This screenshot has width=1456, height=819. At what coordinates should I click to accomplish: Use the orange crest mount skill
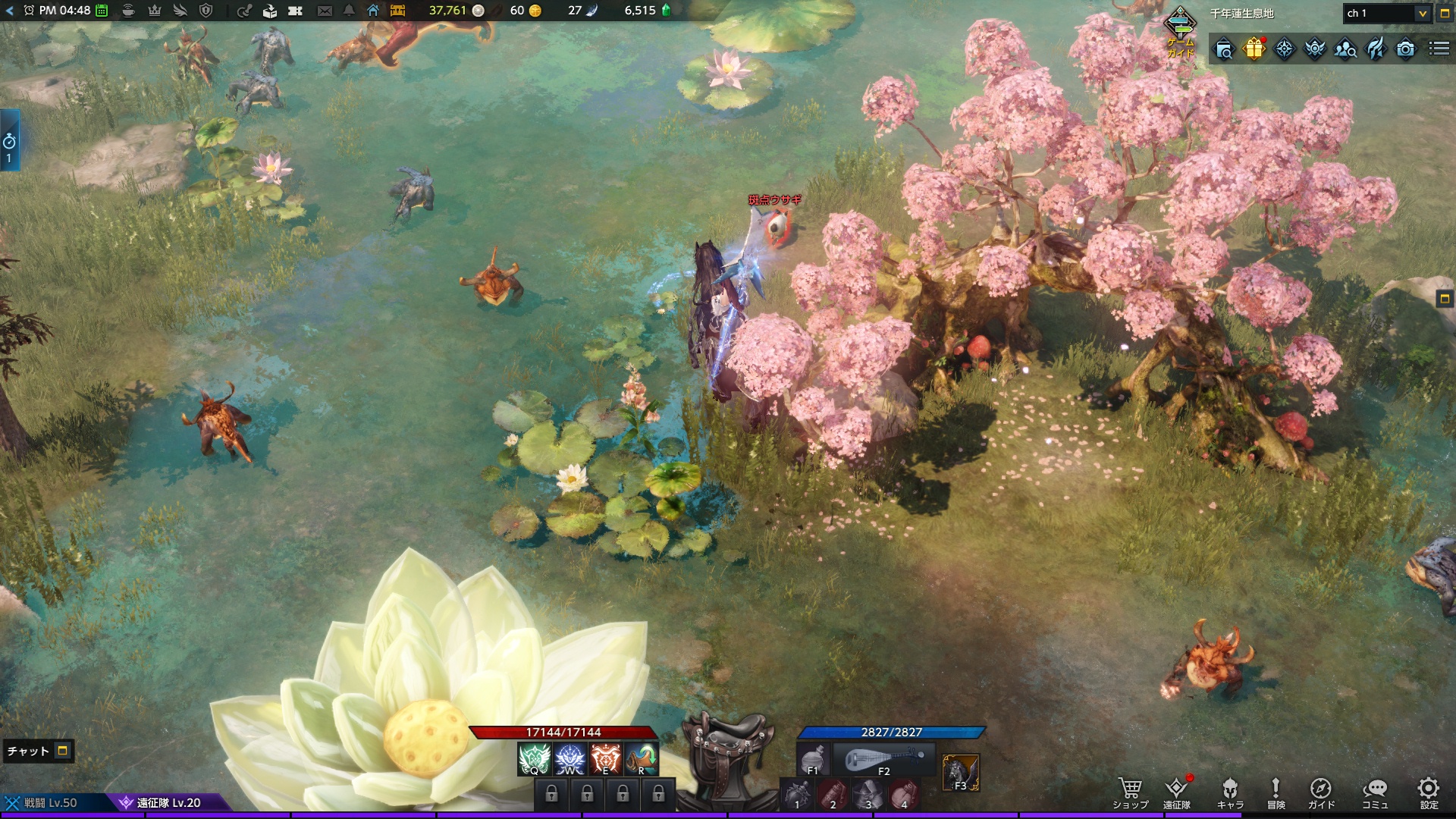[x=605, y=760]
